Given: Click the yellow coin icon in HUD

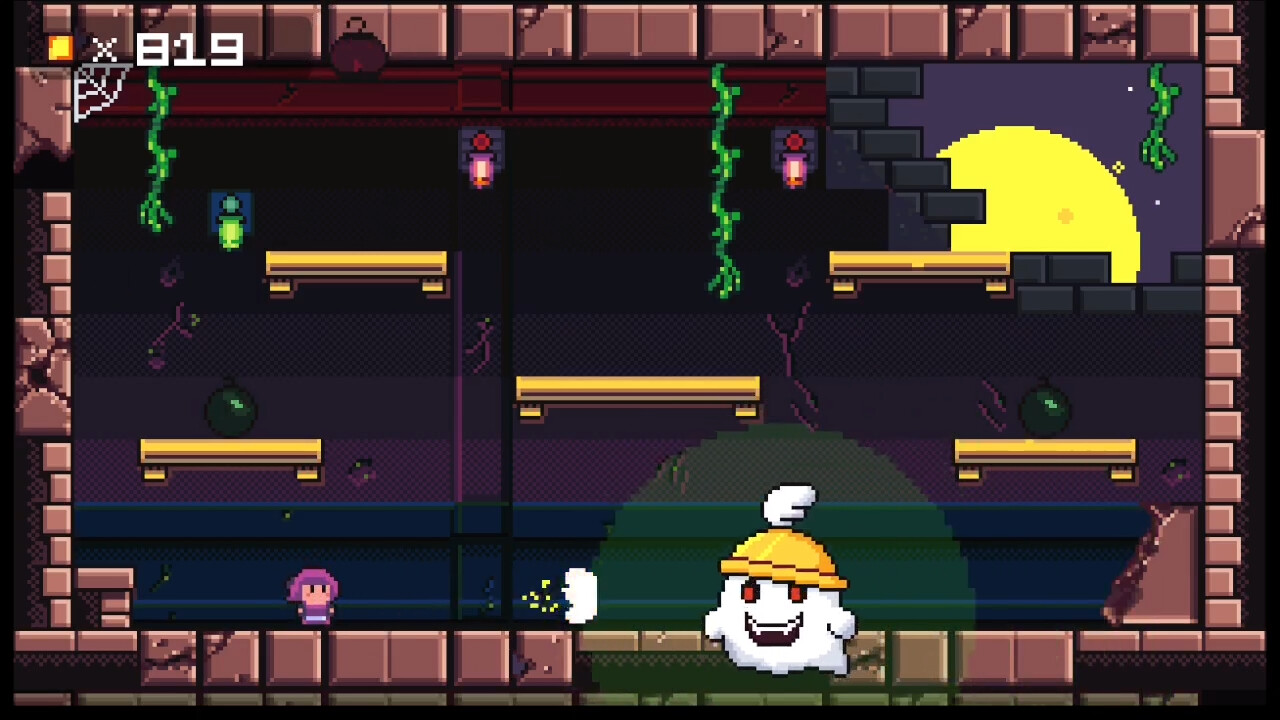Looking at the screenshot, I should 58,47.
